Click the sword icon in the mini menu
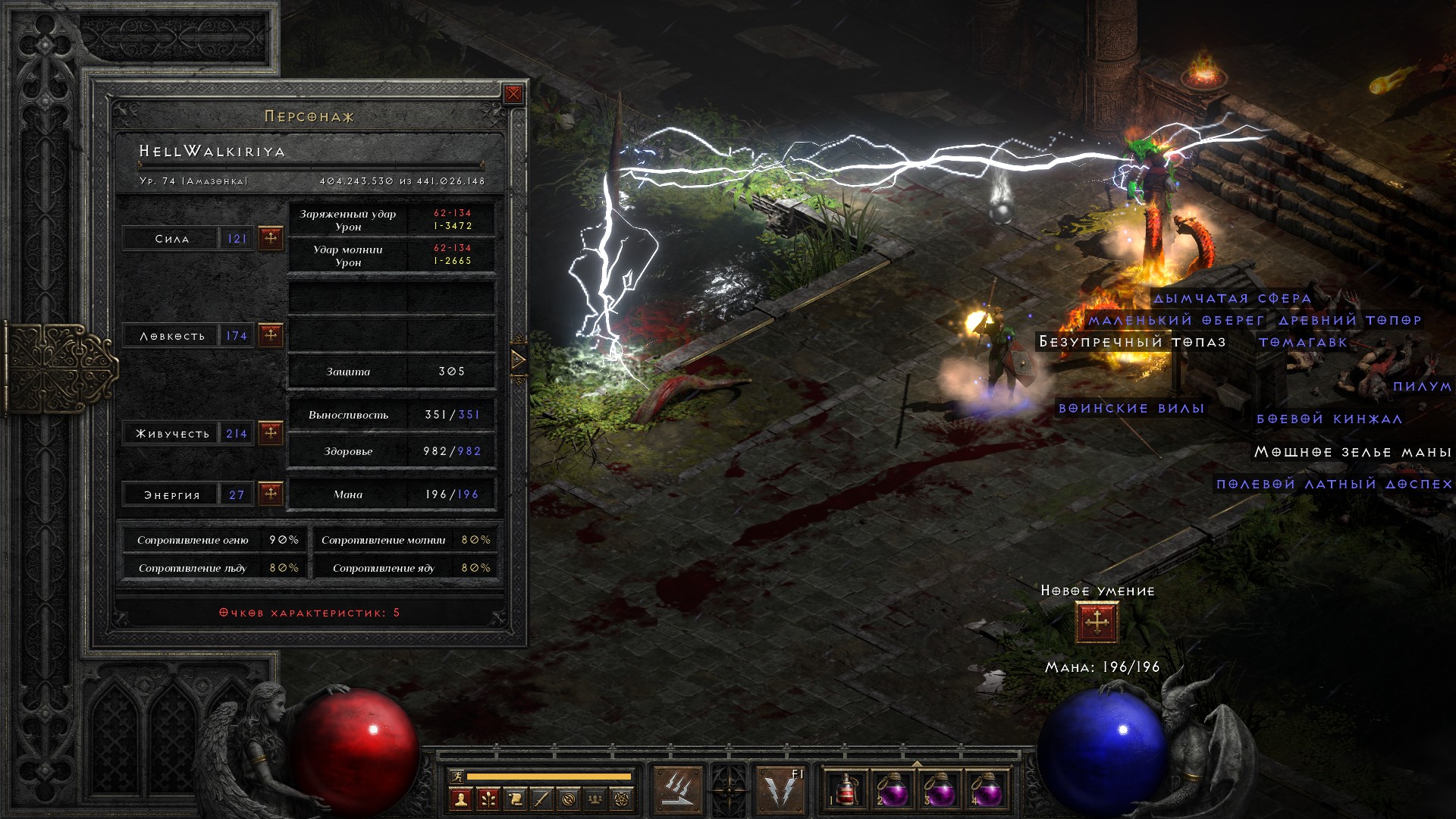 point(541,799)
